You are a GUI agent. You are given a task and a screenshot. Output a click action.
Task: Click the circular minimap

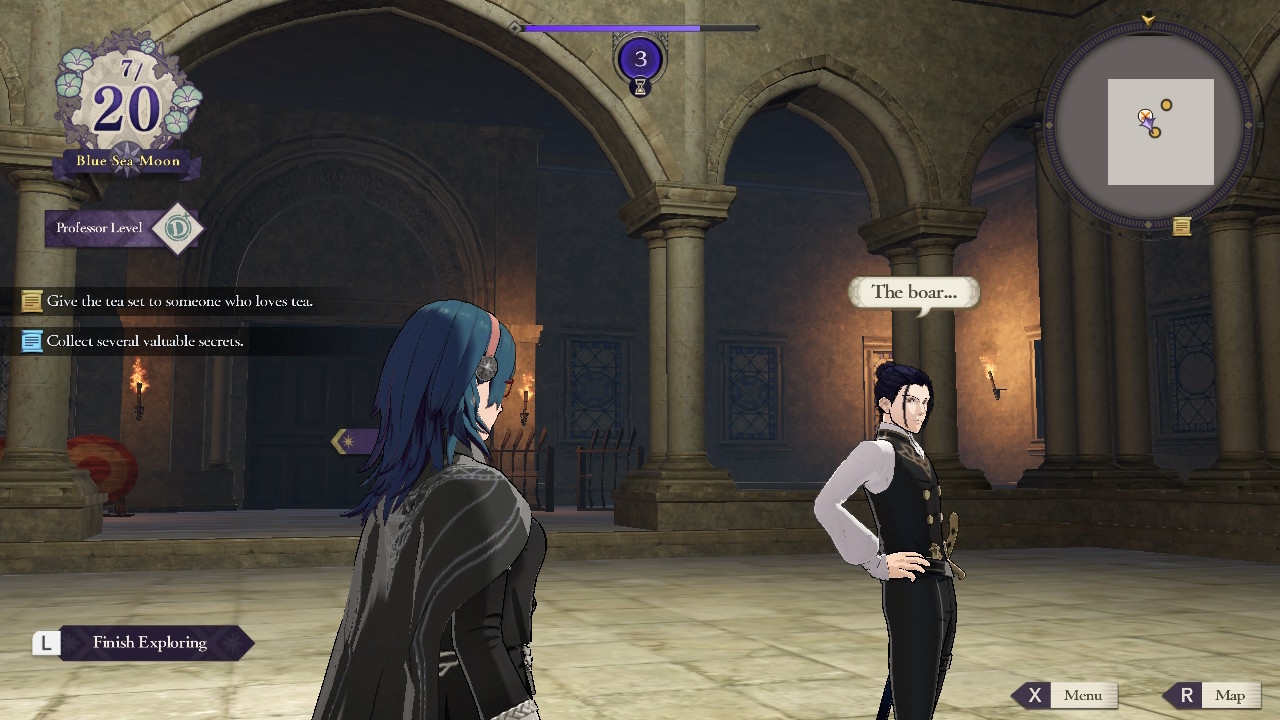[1148, 127]
